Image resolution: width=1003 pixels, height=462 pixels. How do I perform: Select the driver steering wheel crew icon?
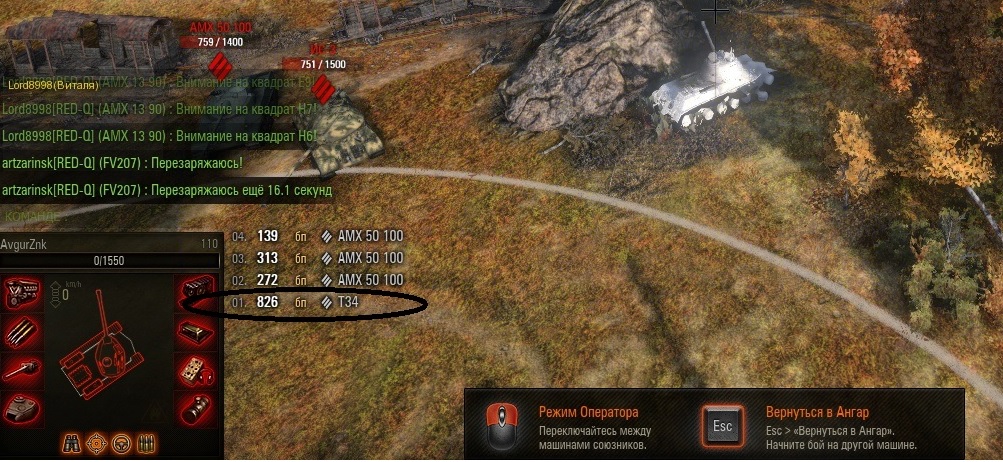123,441
